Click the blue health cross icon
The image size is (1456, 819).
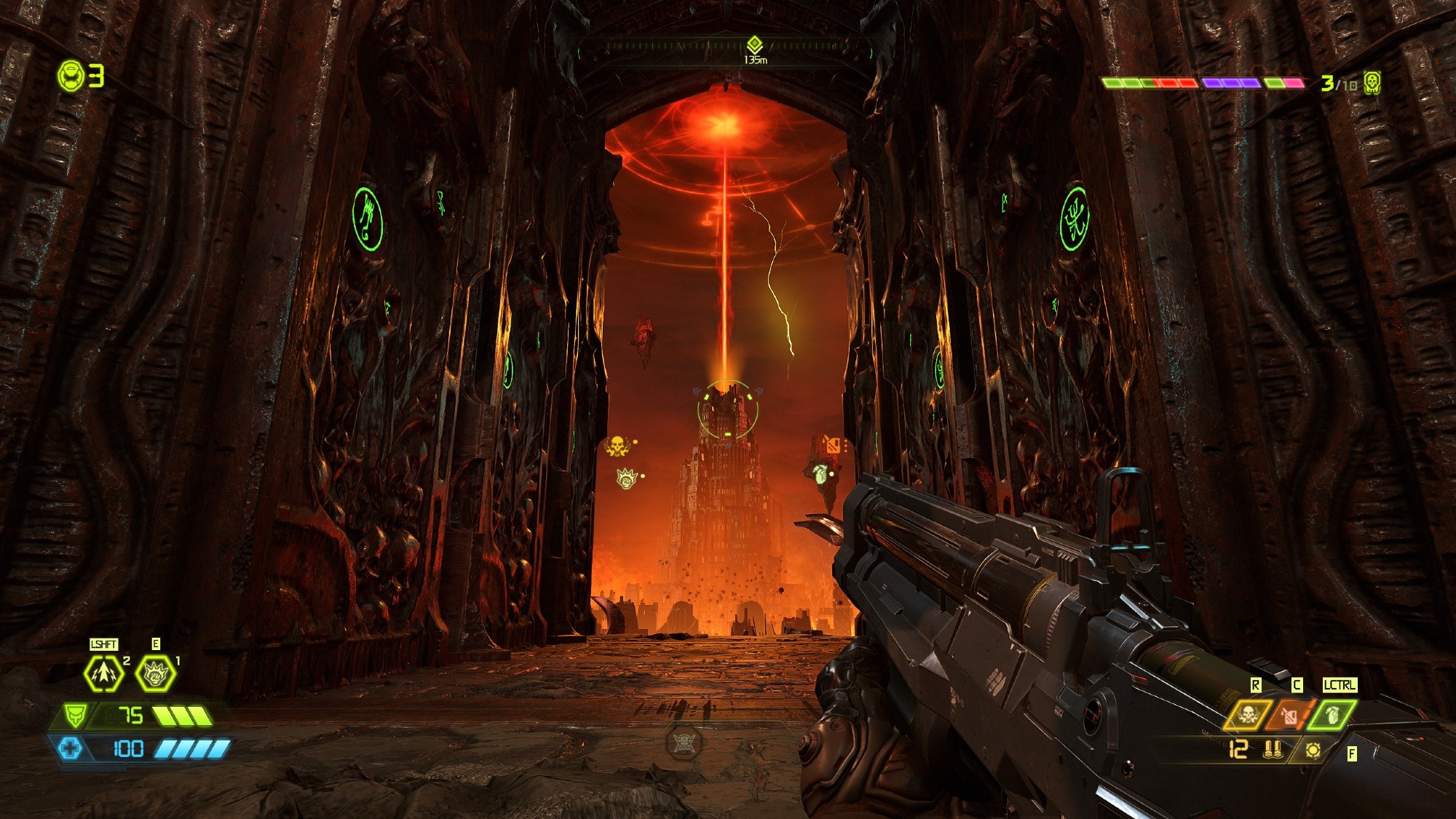coord(71,748)
